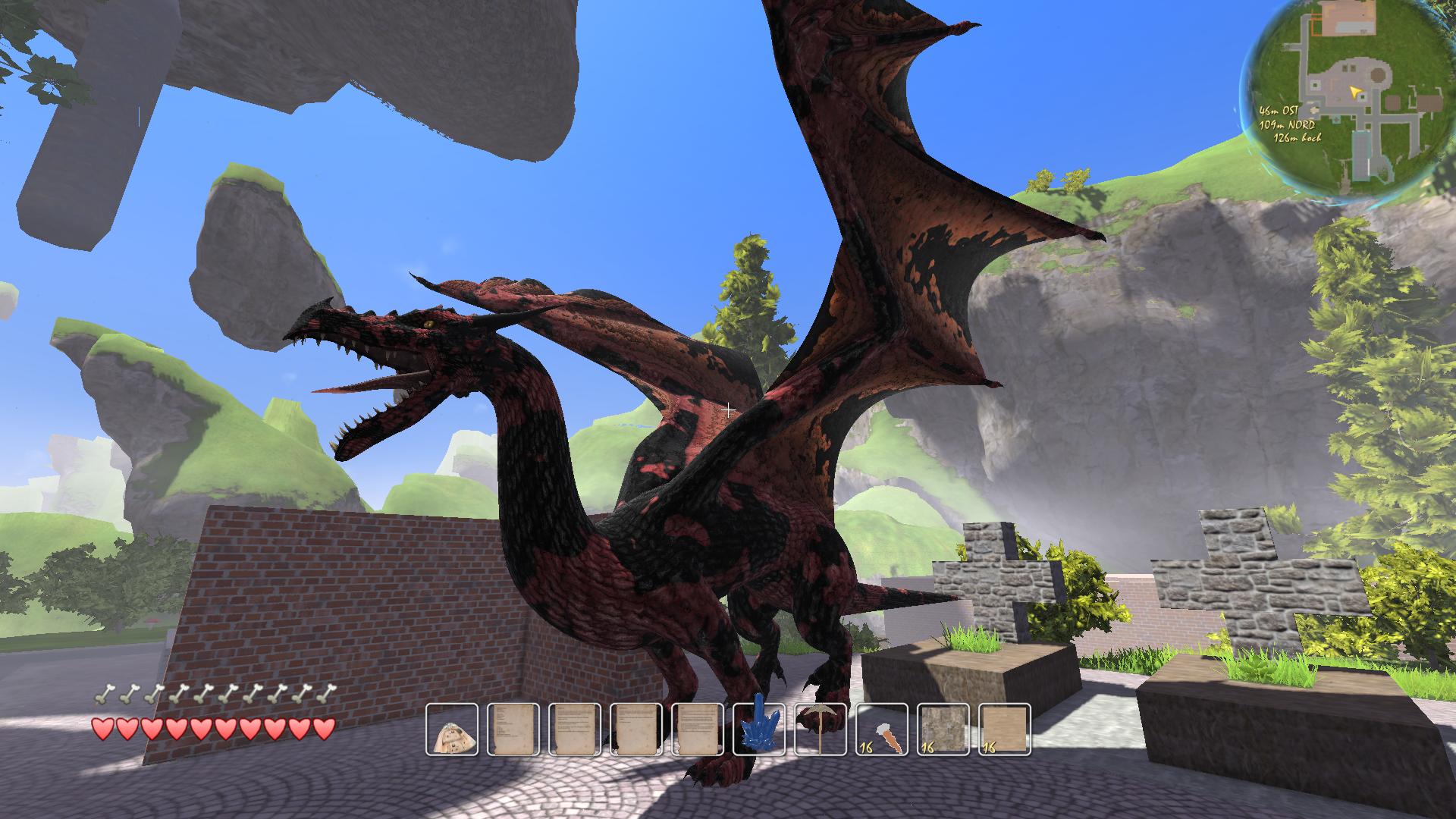1456x819 pixels.
Task: Select the bread loaf hotbar slot
Action: [452, 730]
